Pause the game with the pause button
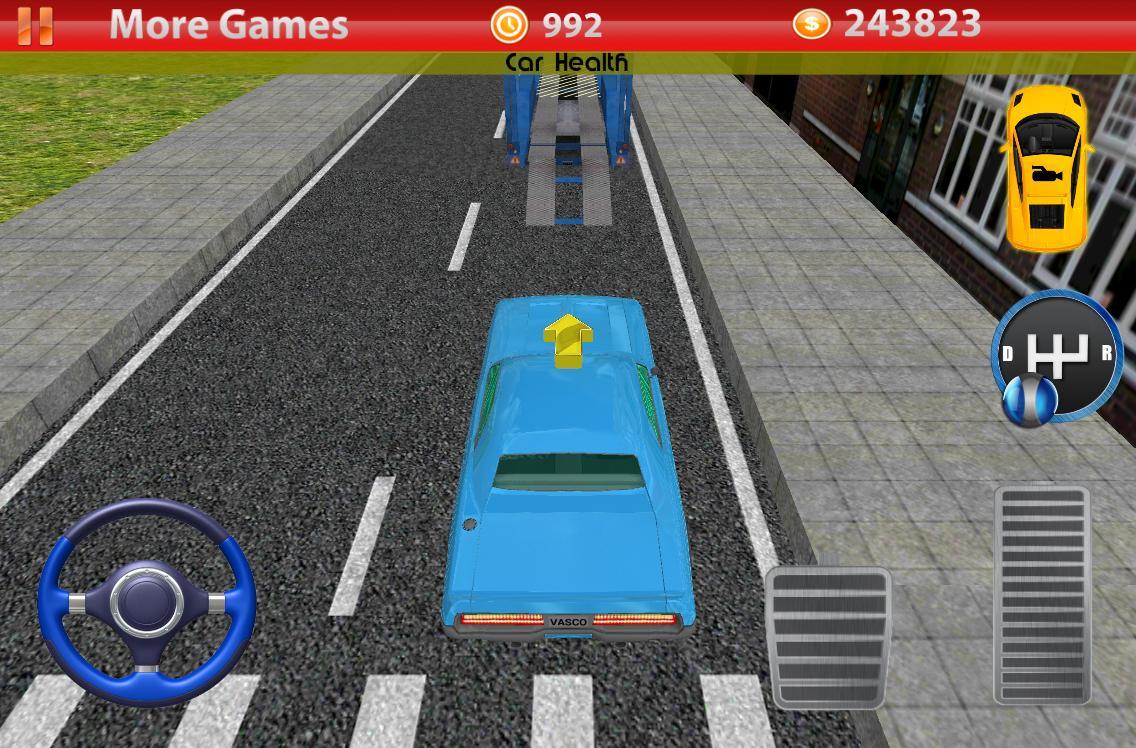Viewport: 1136px width, 748px height. (35, 25)
